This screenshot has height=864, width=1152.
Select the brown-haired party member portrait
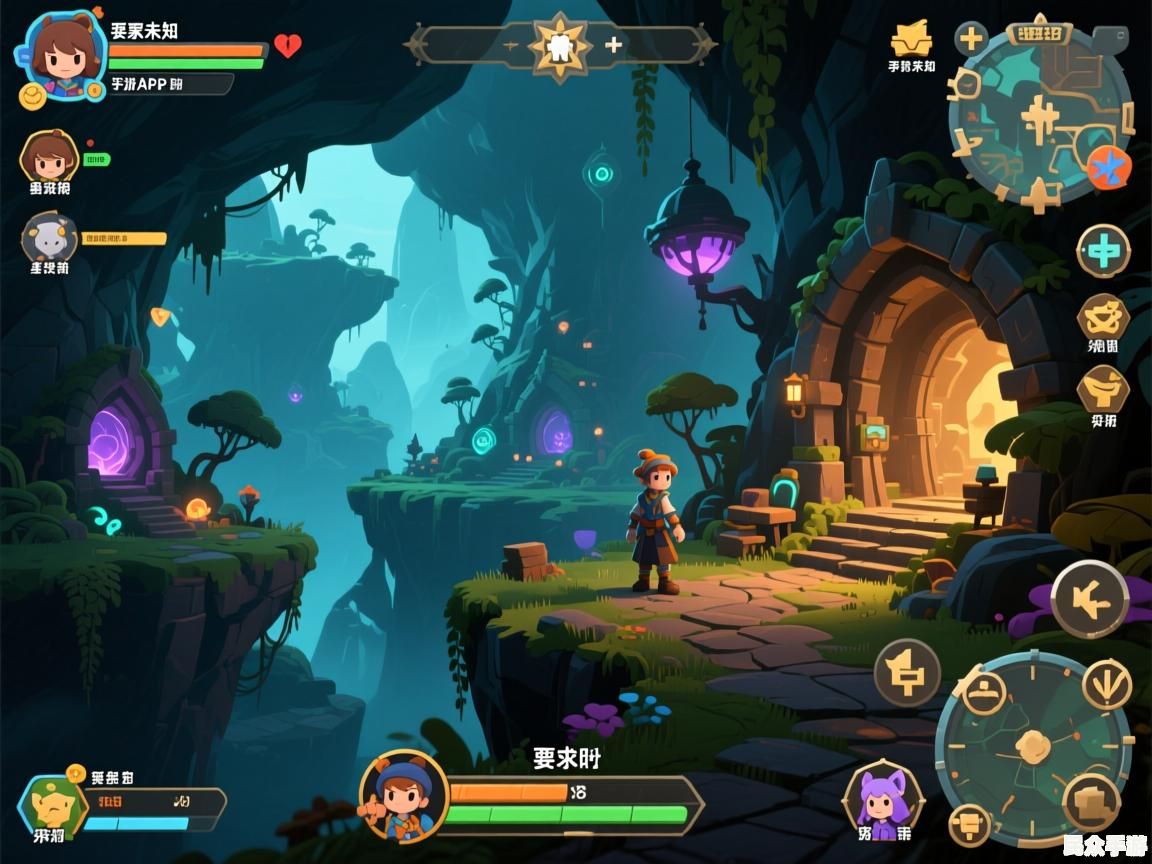(x=49, y=157)
